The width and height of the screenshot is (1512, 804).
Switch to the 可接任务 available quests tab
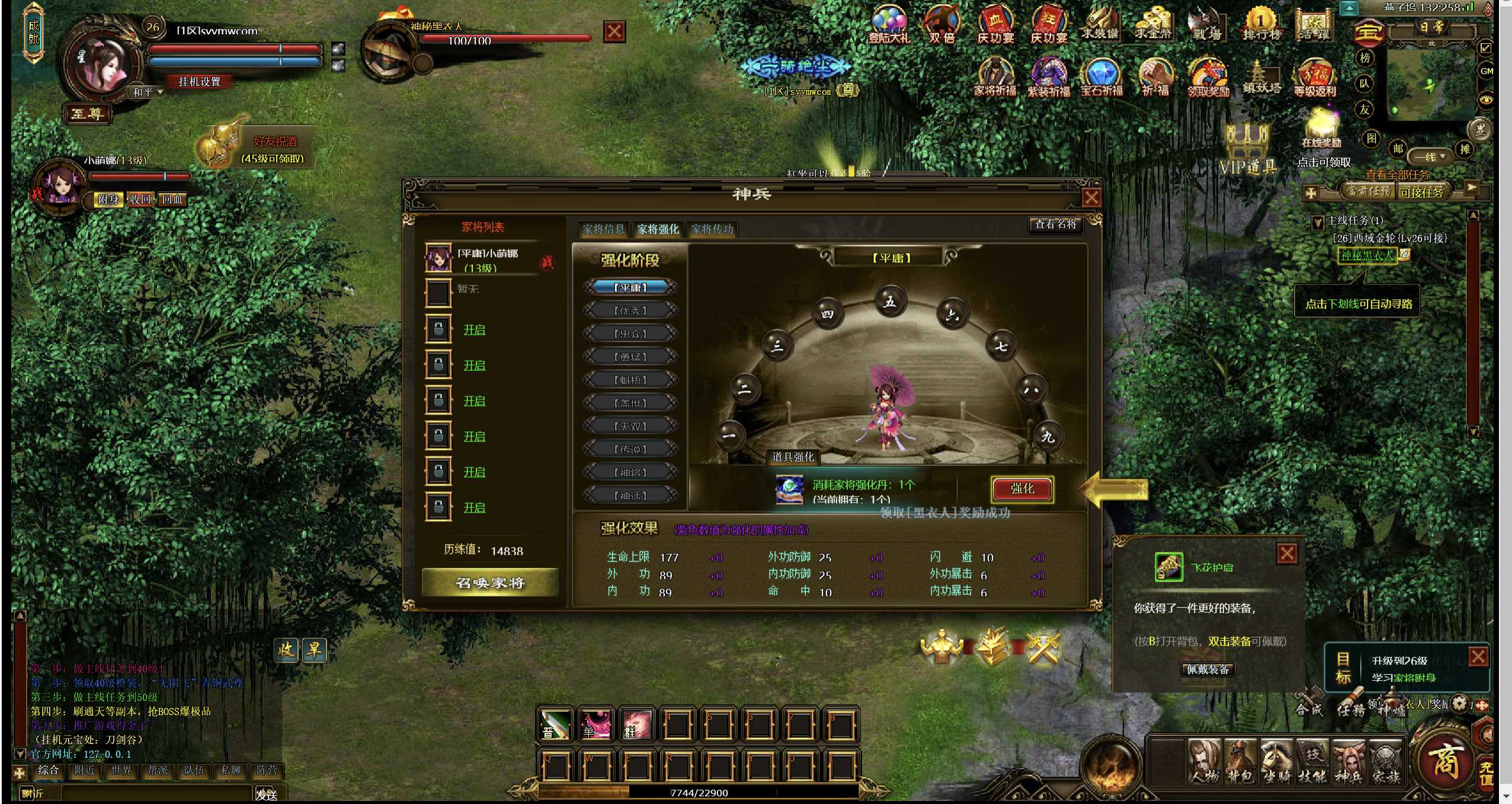pyautogui.click(x=1423, y=192)
